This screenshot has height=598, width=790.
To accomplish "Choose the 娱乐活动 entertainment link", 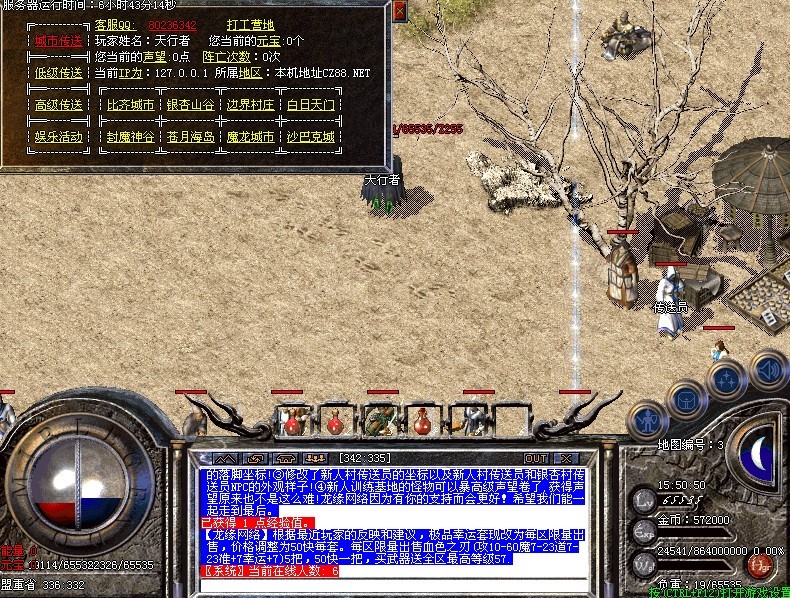I will (x=58, y=137).
